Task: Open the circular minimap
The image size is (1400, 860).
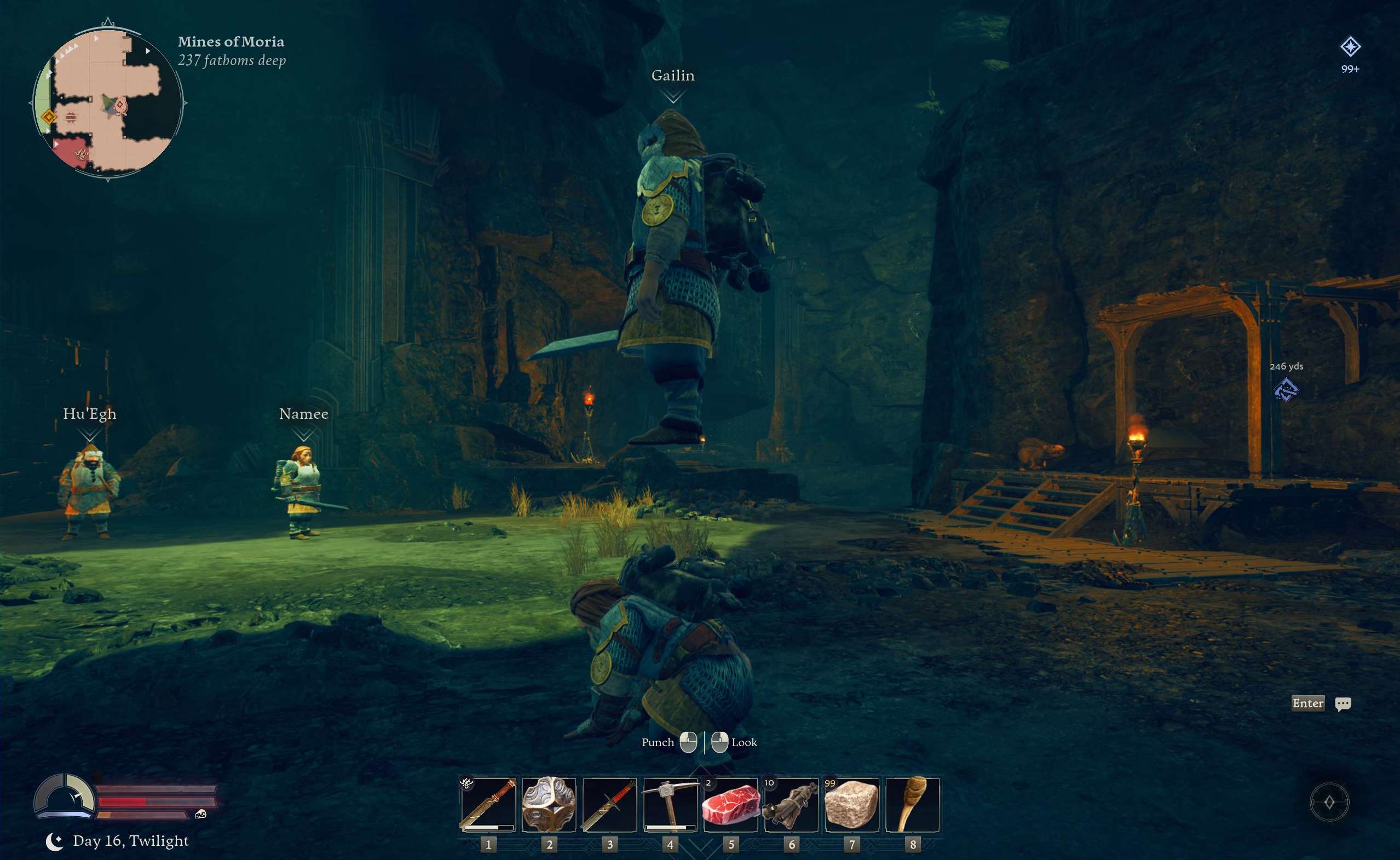Action: tap(107, 101)
